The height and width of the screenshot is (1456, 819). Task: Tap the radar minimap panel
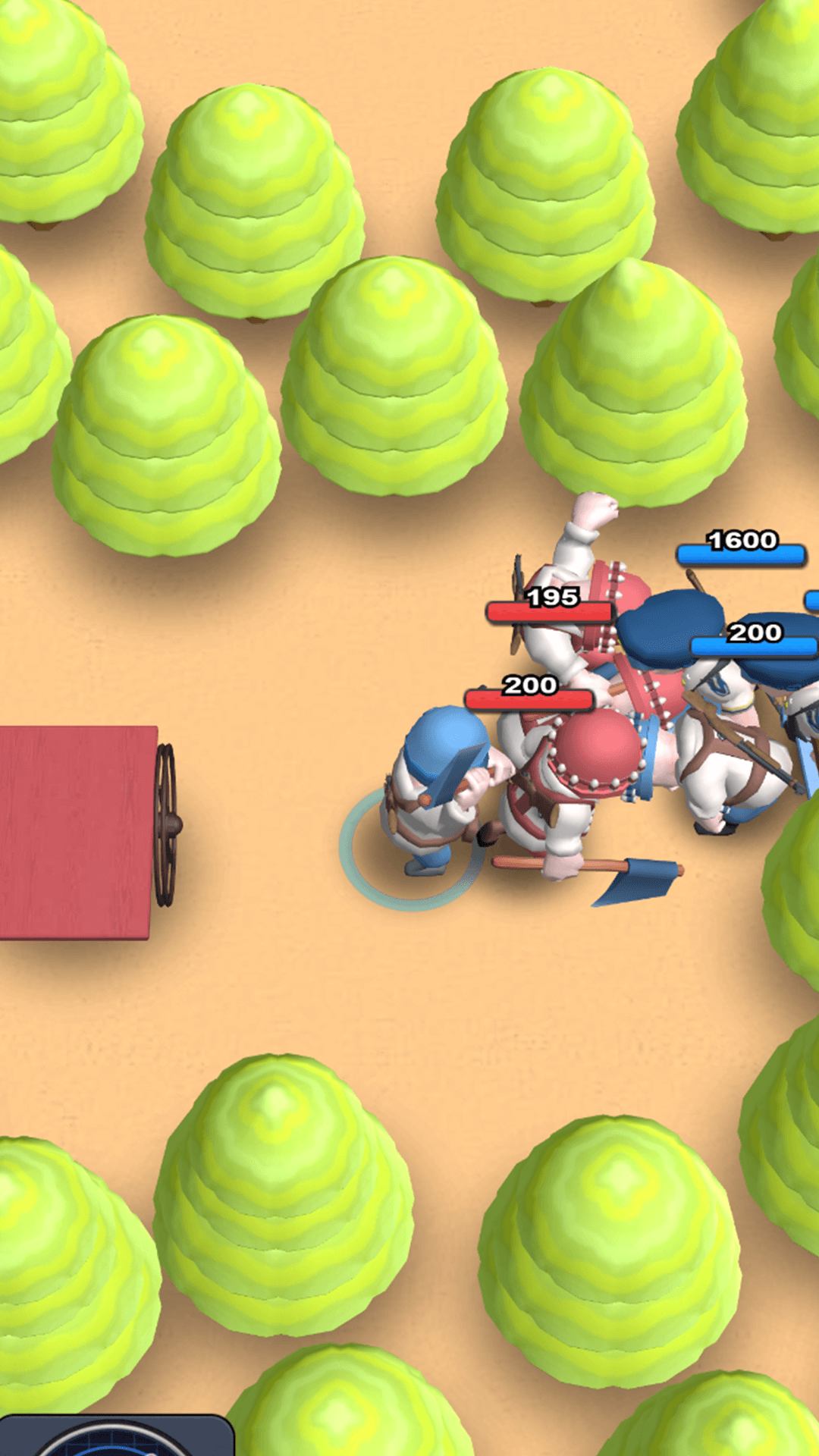coord(118,1436)
